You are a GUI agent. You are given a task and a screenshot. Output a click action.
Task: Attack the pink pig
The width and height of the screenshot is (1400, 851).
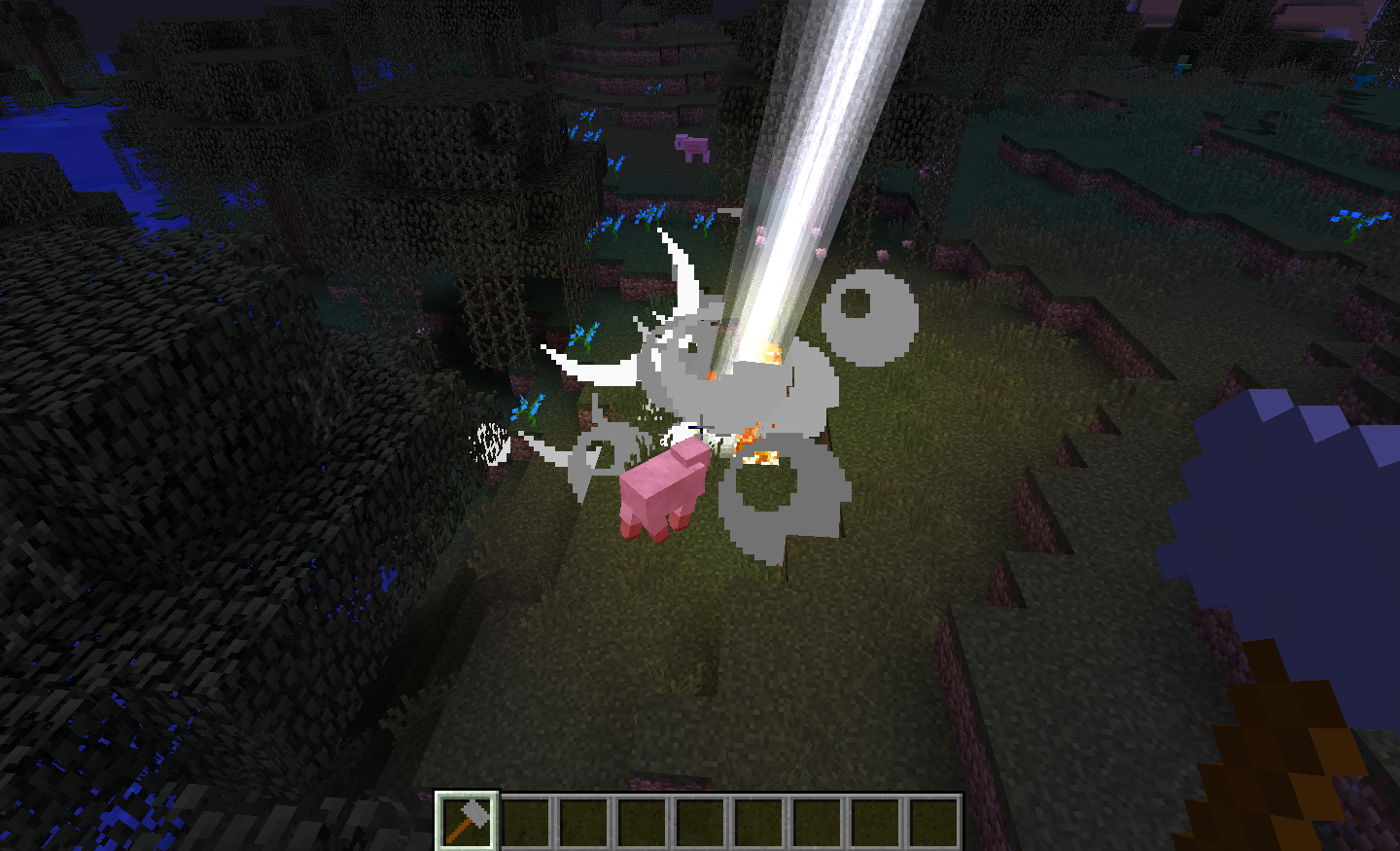(671, 491)
